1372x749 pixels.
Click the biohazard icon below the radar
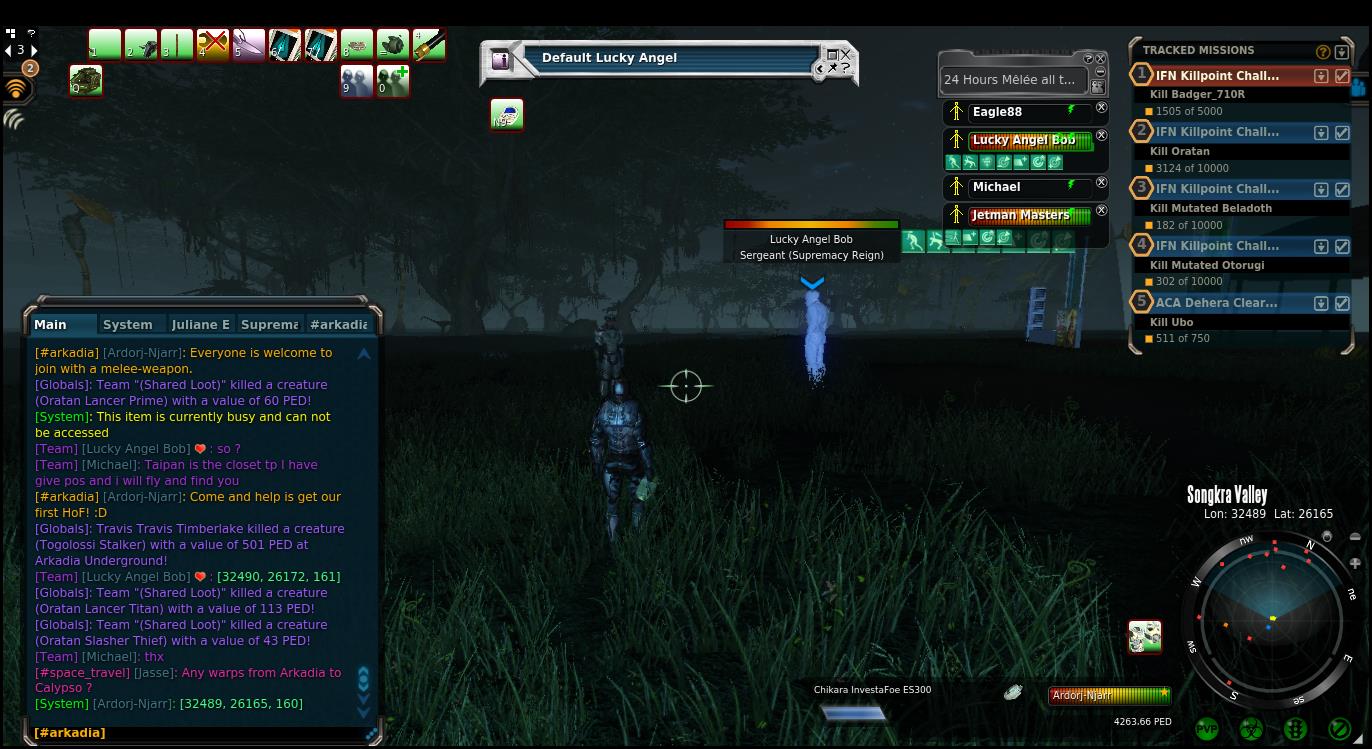pos(1251,729)
